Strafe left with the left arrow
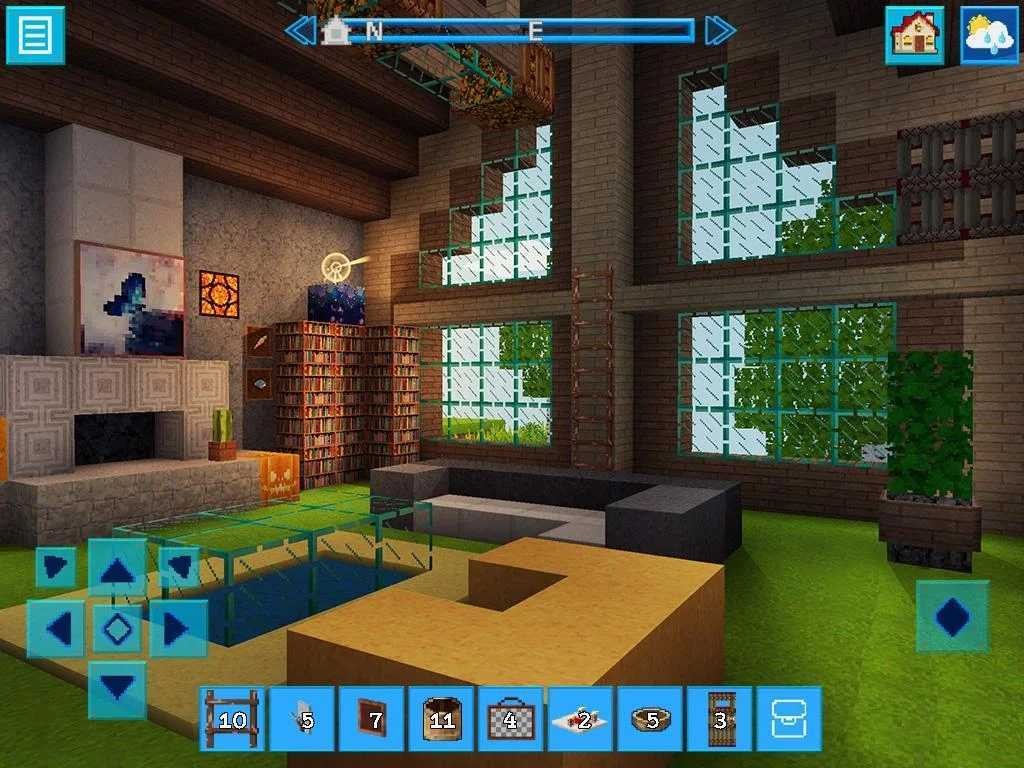 (x=57, y=629)
